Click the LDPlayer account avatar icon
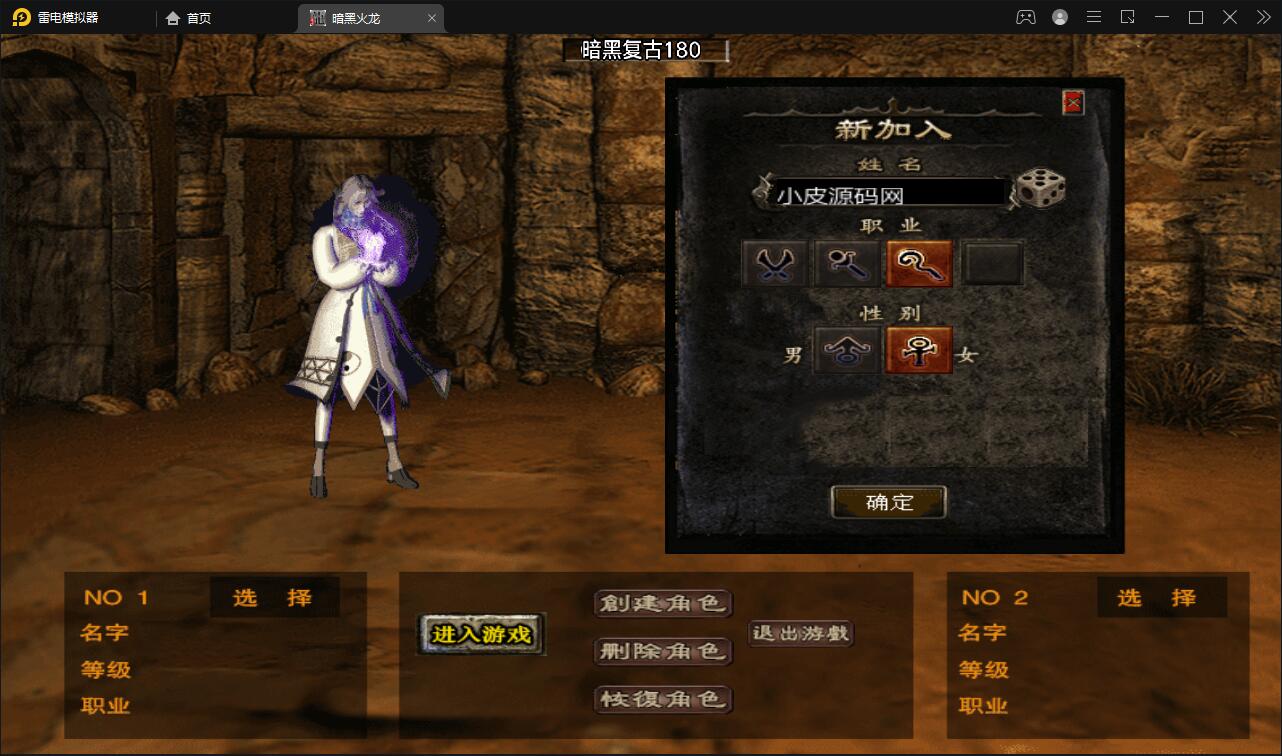The image size is (1282, 756). click(1058, 16)
